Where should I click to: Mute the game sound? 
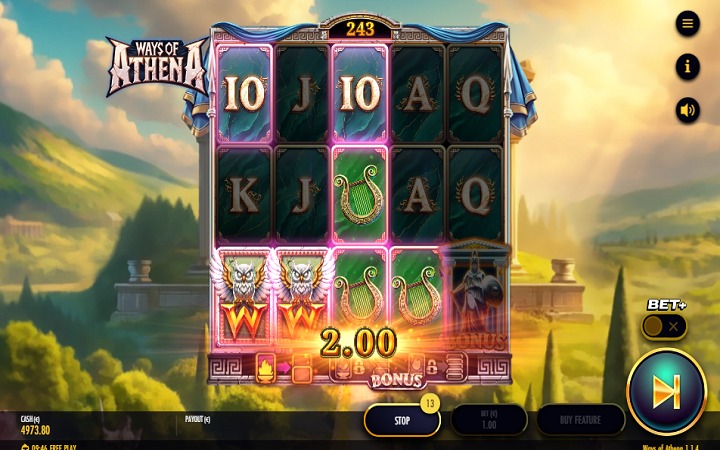point(687,110)
